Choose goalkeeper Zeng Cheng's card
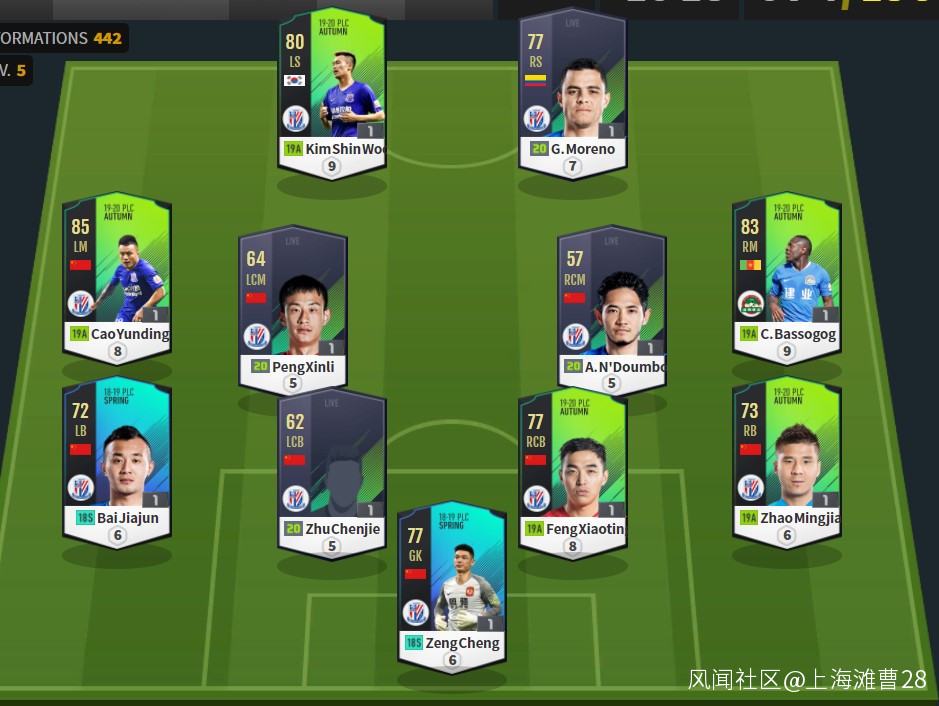Viewport: 939px width, 706px height. (x=452, y=583)
